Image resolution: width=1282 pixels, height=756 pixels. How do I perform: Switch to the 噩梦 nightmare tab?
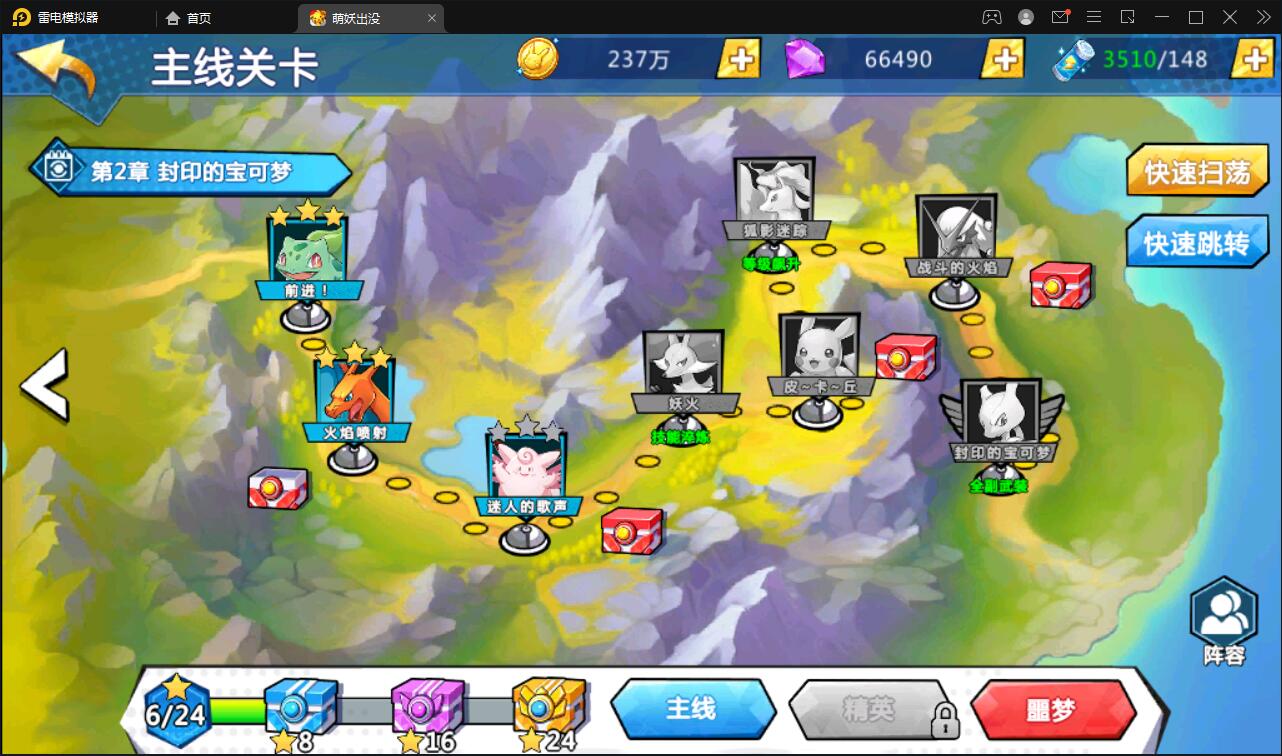[1051, 709]
